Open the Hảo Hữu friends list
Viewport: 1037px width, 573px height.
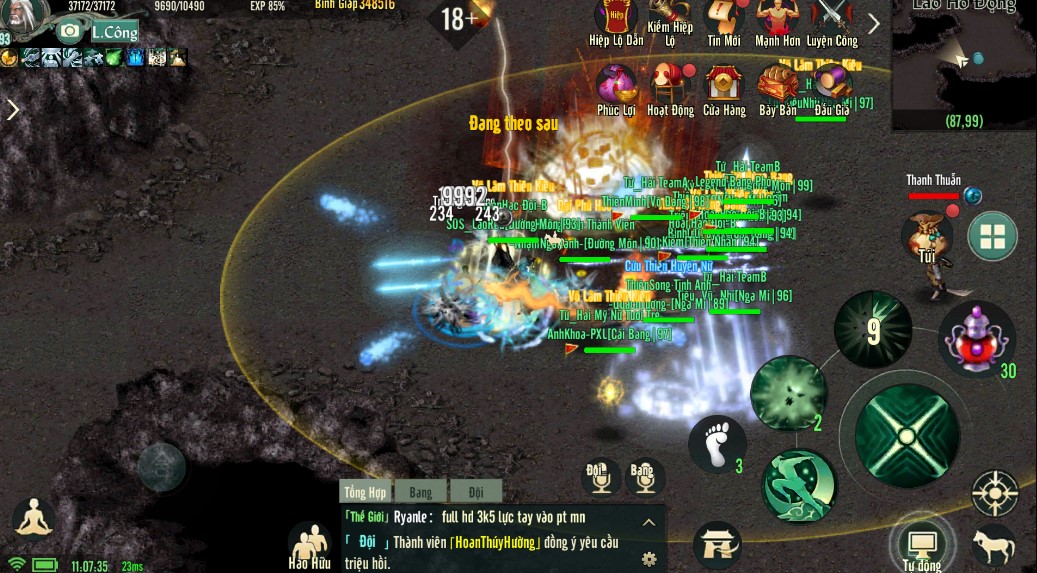[x=309, y=546]
